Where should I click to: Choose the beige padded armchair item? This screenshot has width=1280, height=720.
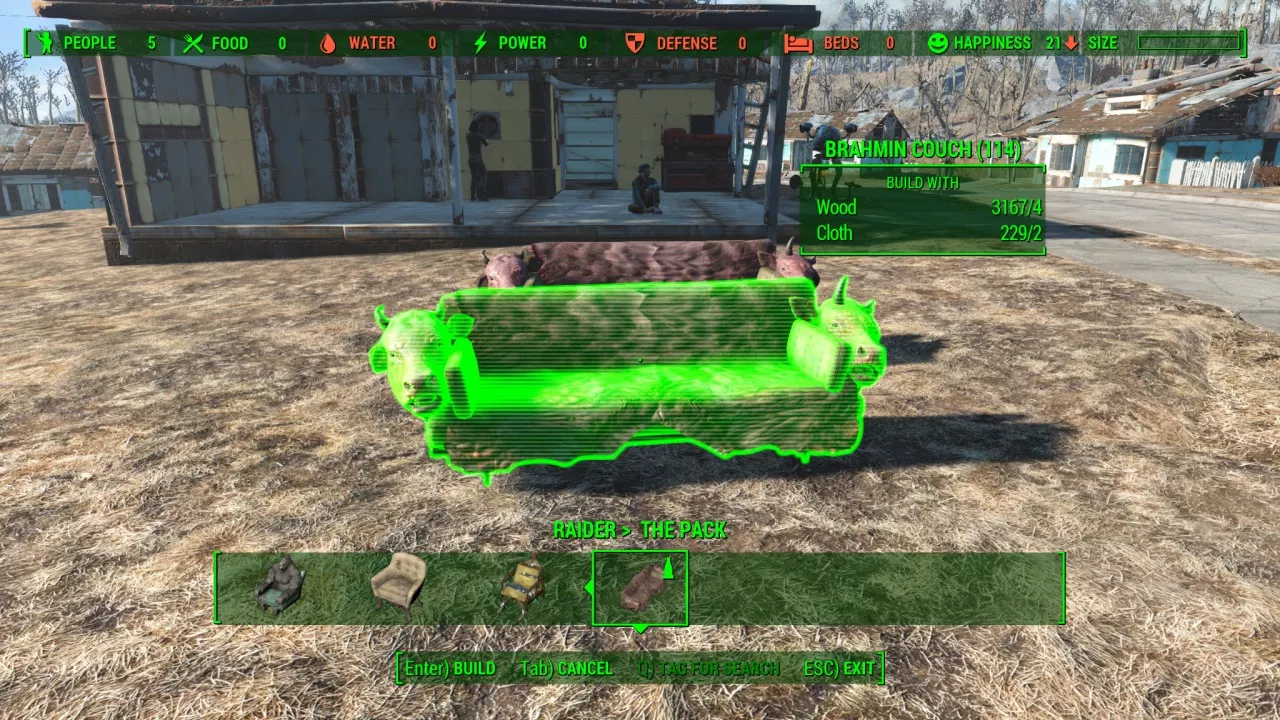pos(398,581)
